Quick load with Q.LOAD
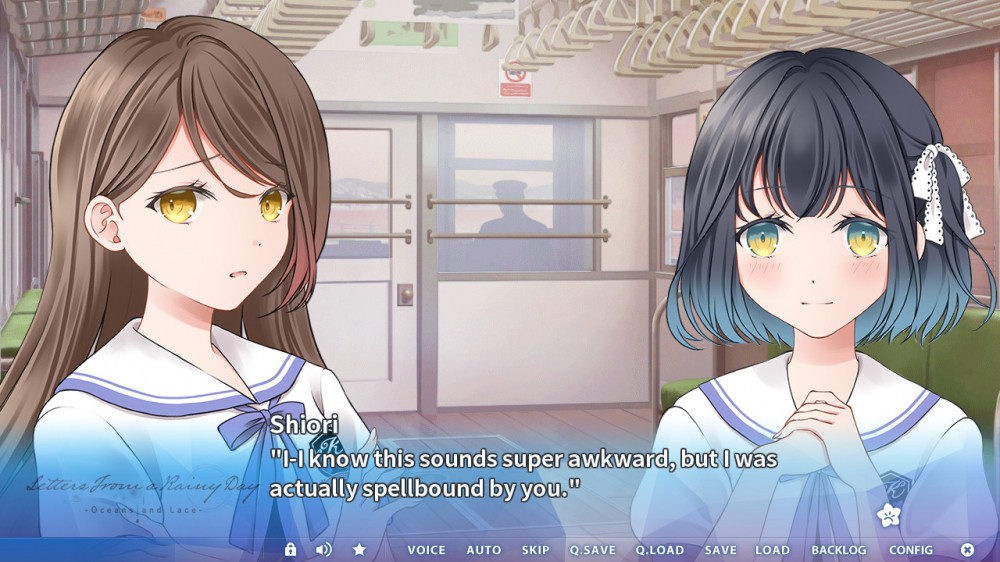 [660, 550]
